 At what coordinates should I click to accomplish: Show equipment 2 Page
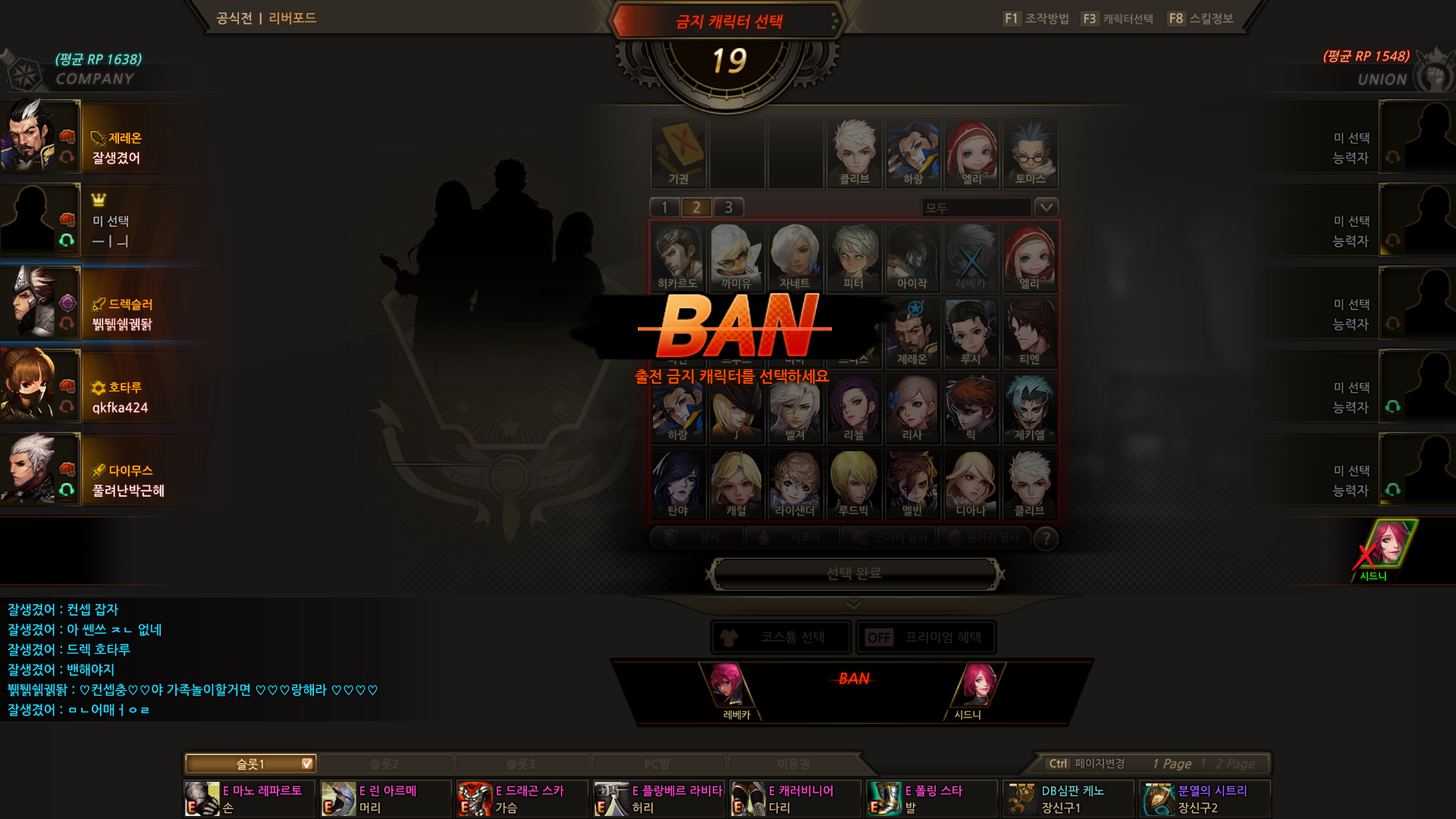(x=1235, y=764)
